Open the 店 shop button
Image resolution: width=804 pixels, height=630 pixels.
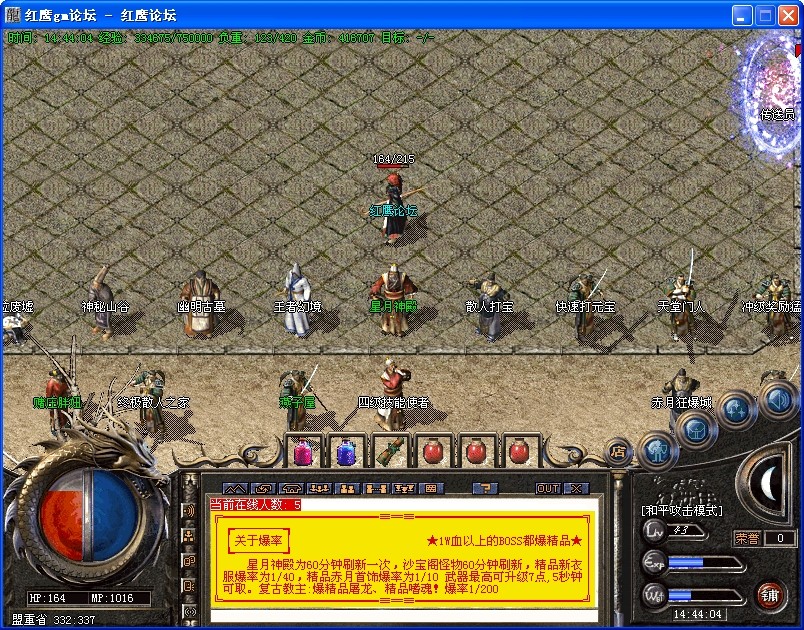click(x=619, y=452)
